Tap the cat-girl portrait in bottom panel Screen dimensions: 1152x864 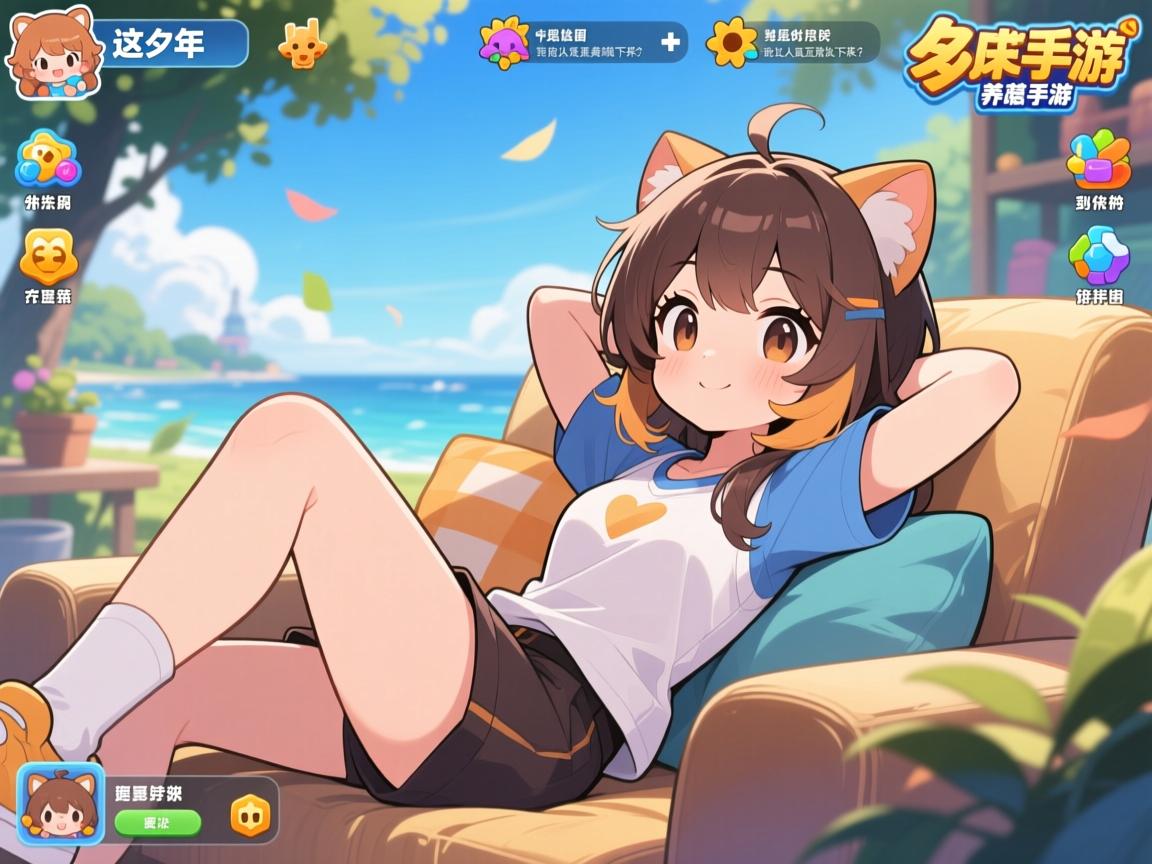60,801
